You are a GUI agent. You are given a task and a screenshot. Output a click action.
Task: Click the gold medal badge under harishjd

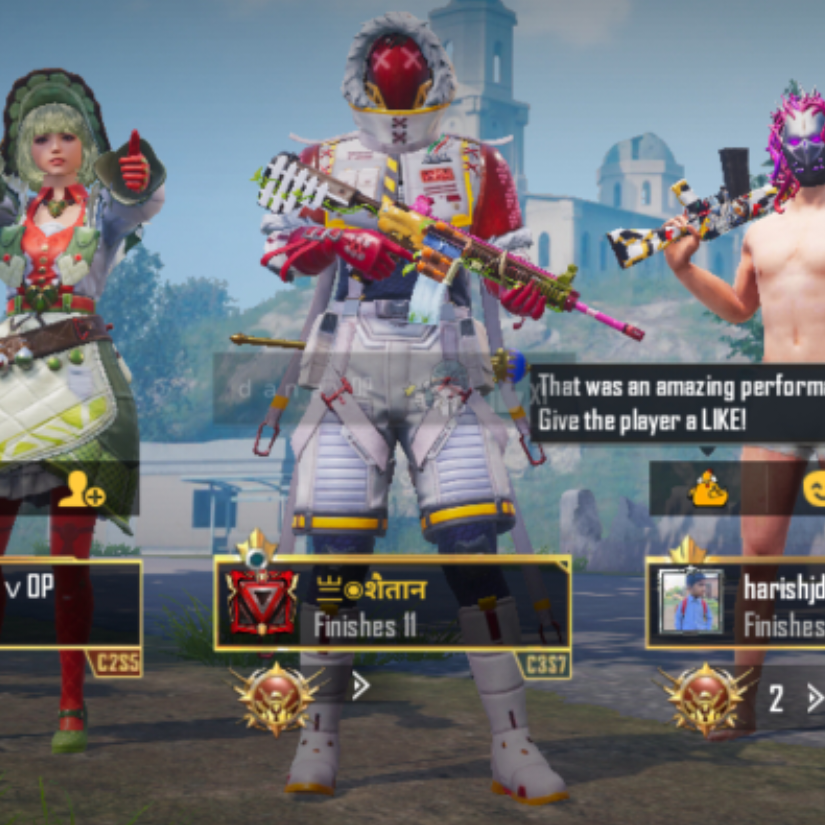[x=705, y=698]
